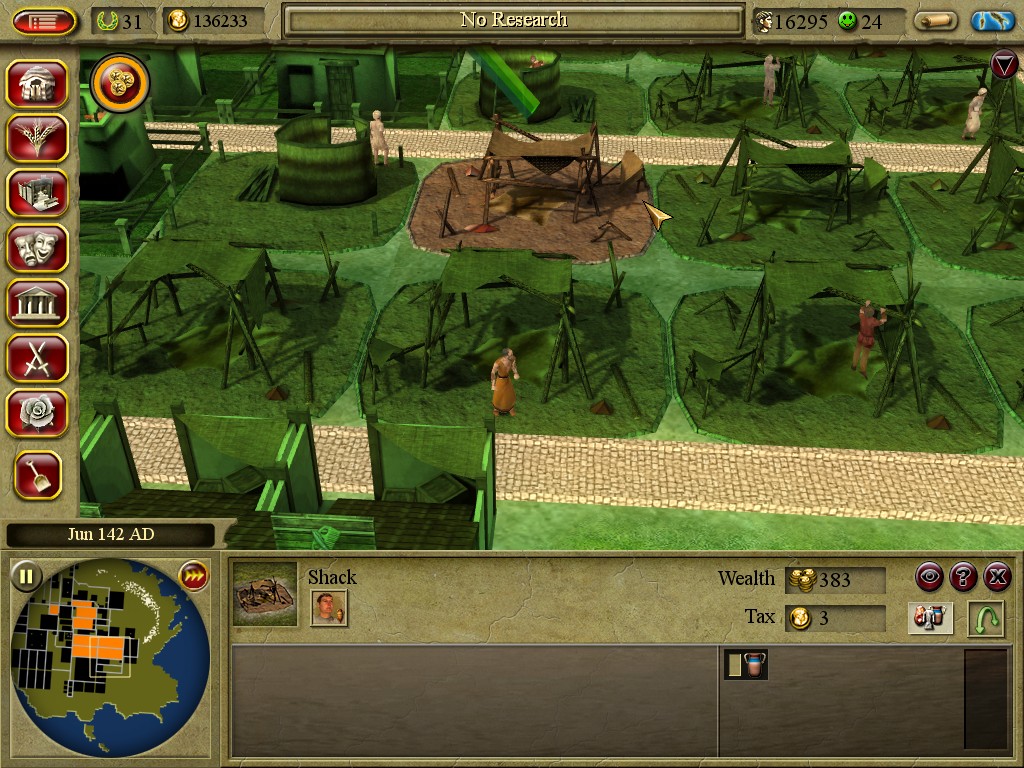1024x768 pixels.
Task: Toggle the gold coins overlay button
Action: 120,84
